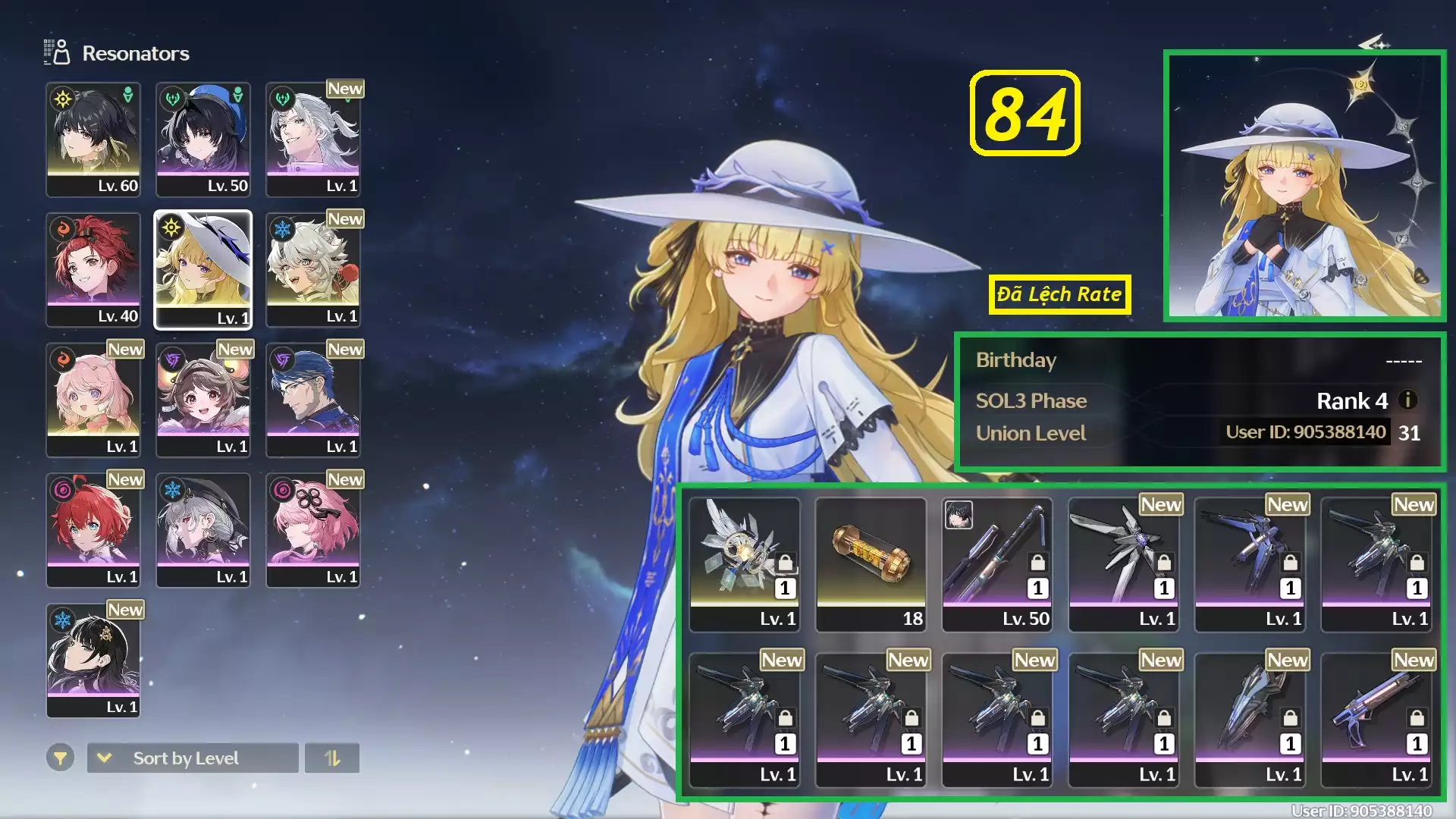Select the pink-haired resonator with black bow
The image size is (1456, 819).
[313, 531]
